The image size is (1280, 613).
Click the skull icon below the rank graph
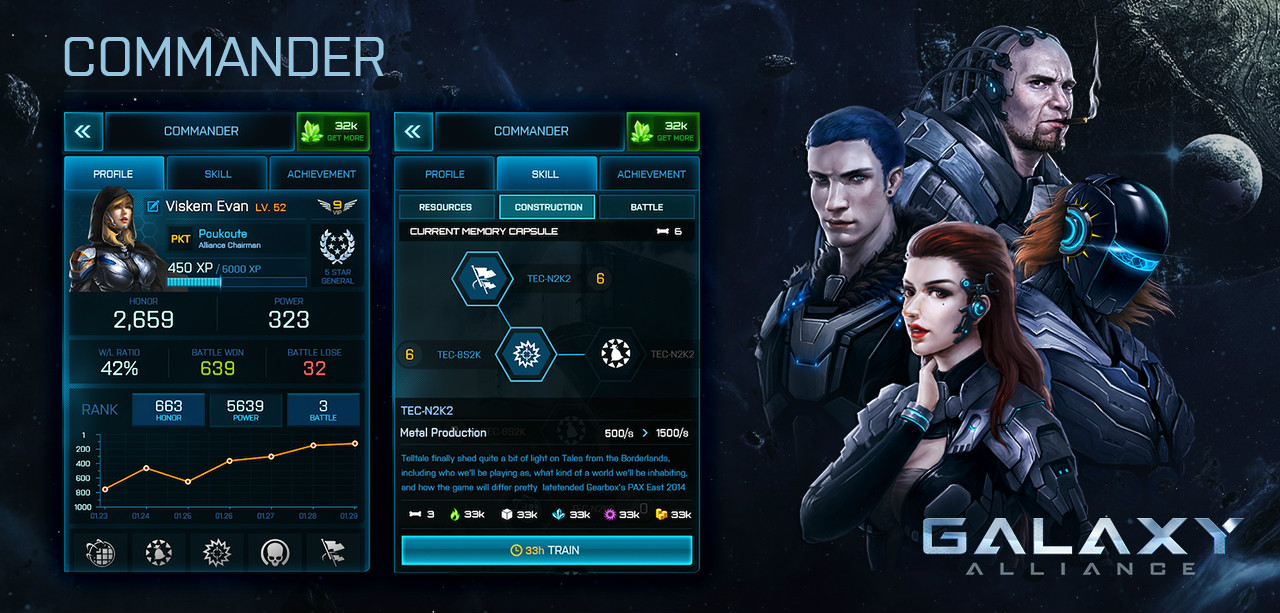point(275,552)
